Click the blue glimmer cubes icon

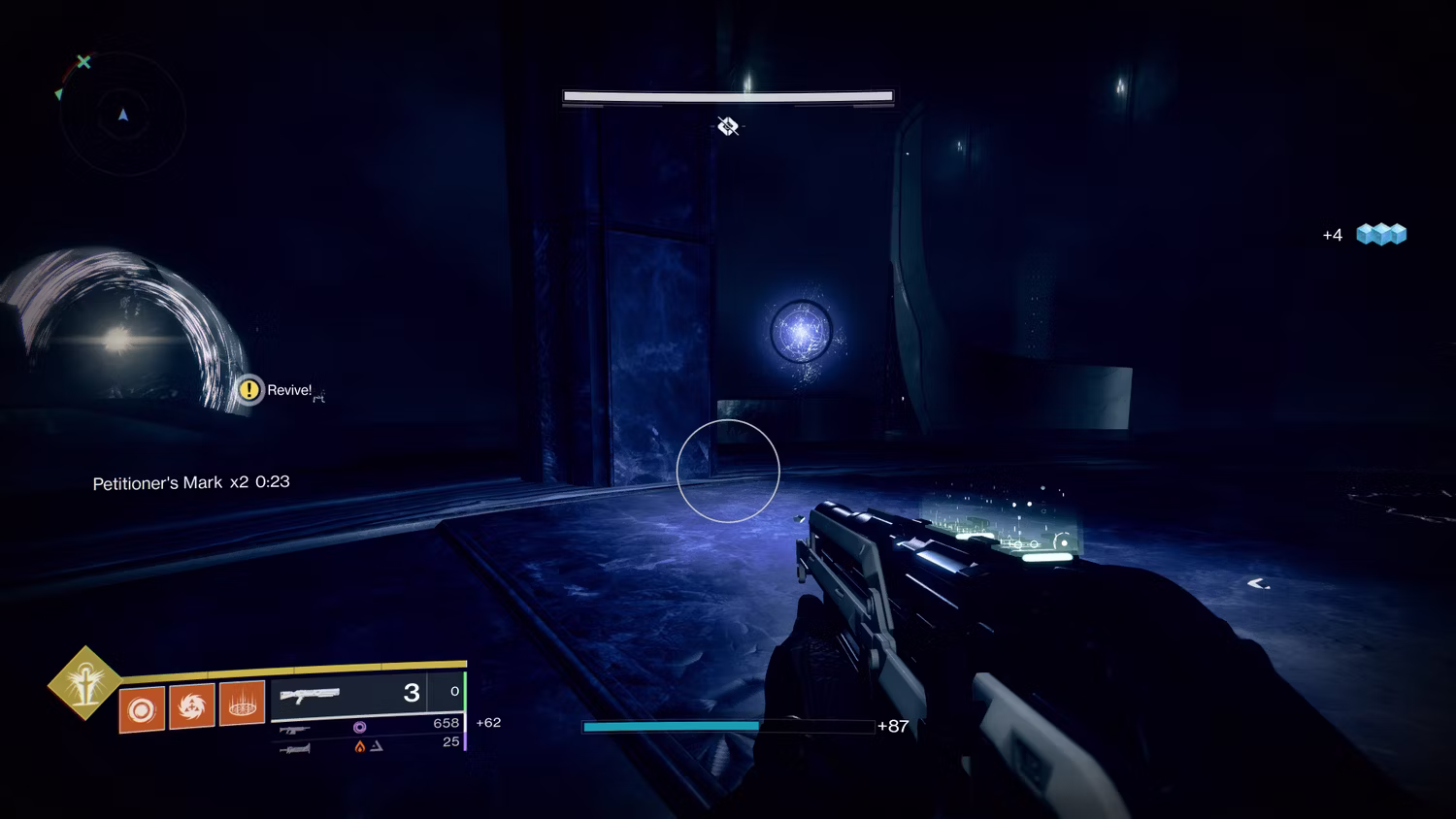pos(1381,234)
